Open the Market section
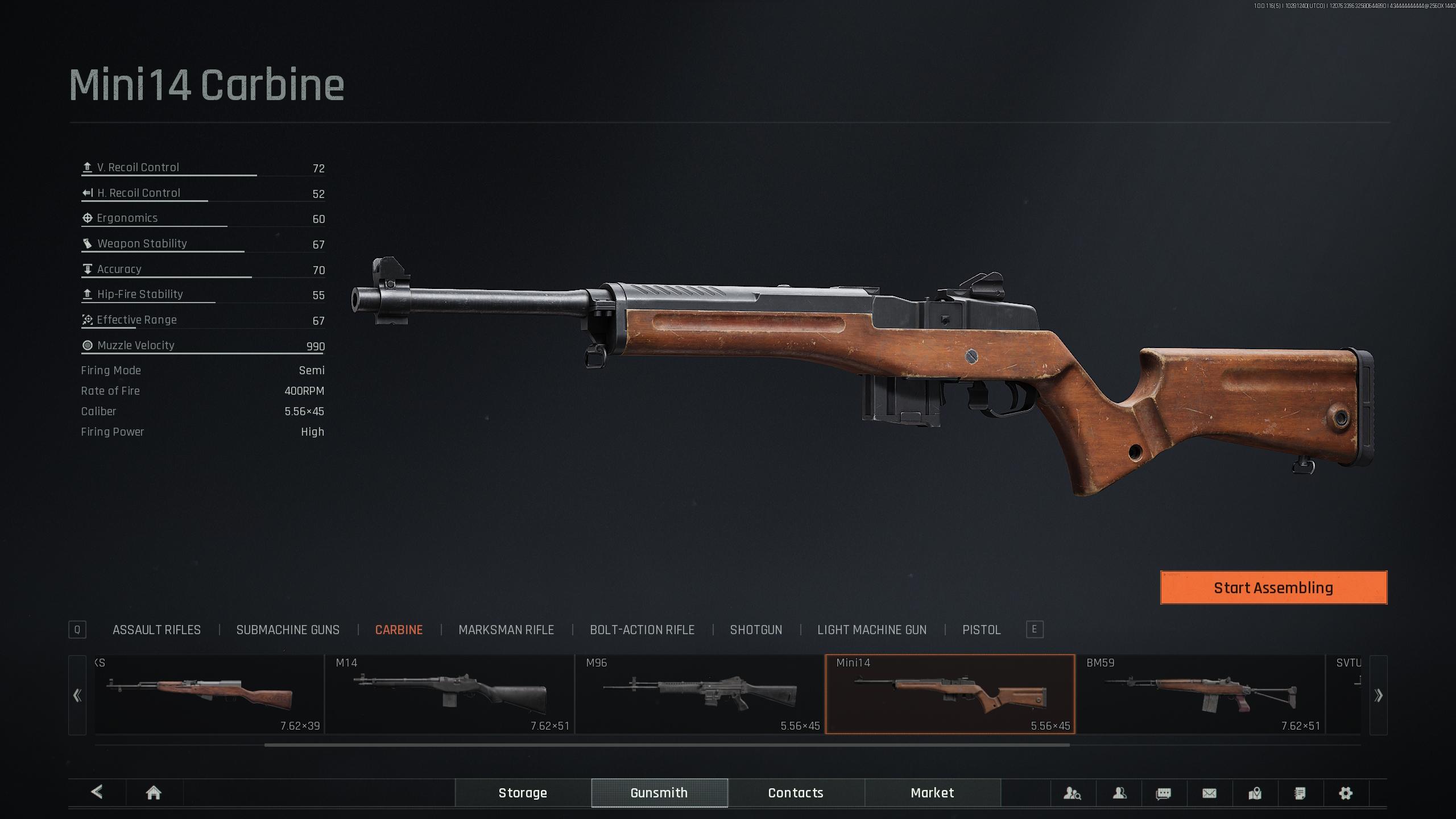Screen dimensions: 1456x819 [932, 793]
